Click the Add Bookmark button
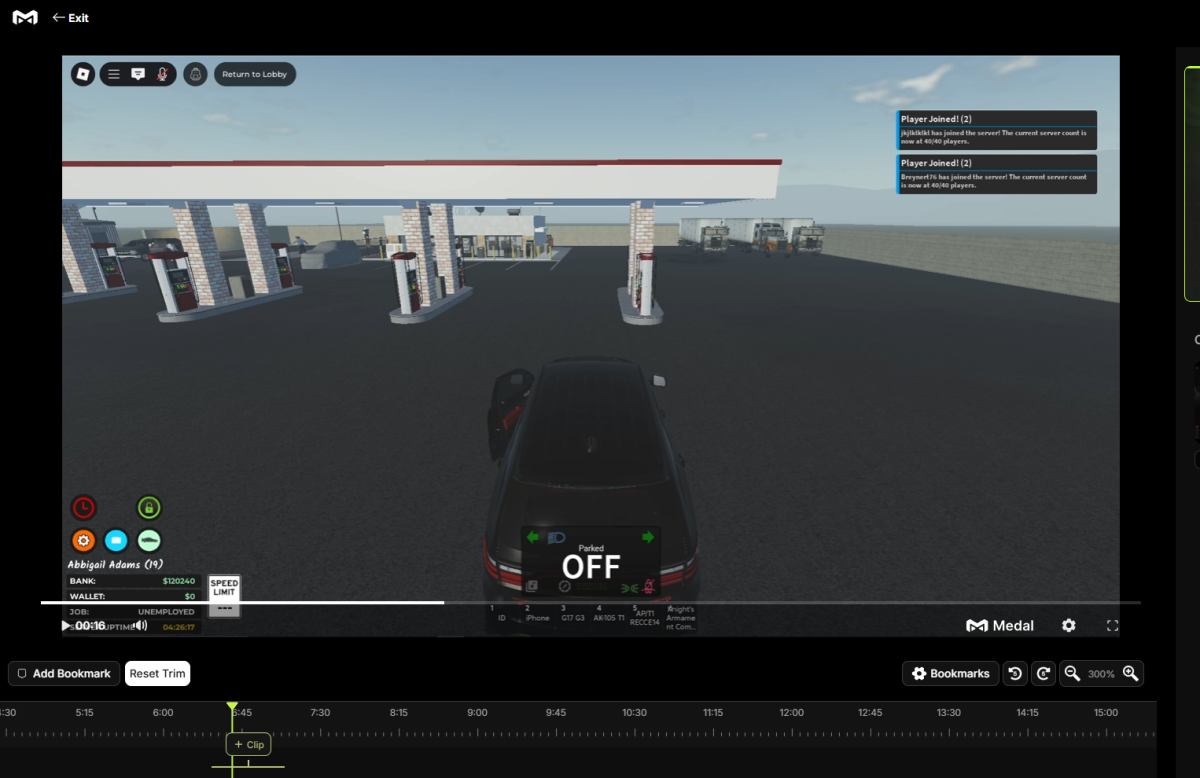 pyautogui.click(x=64, y=673)
